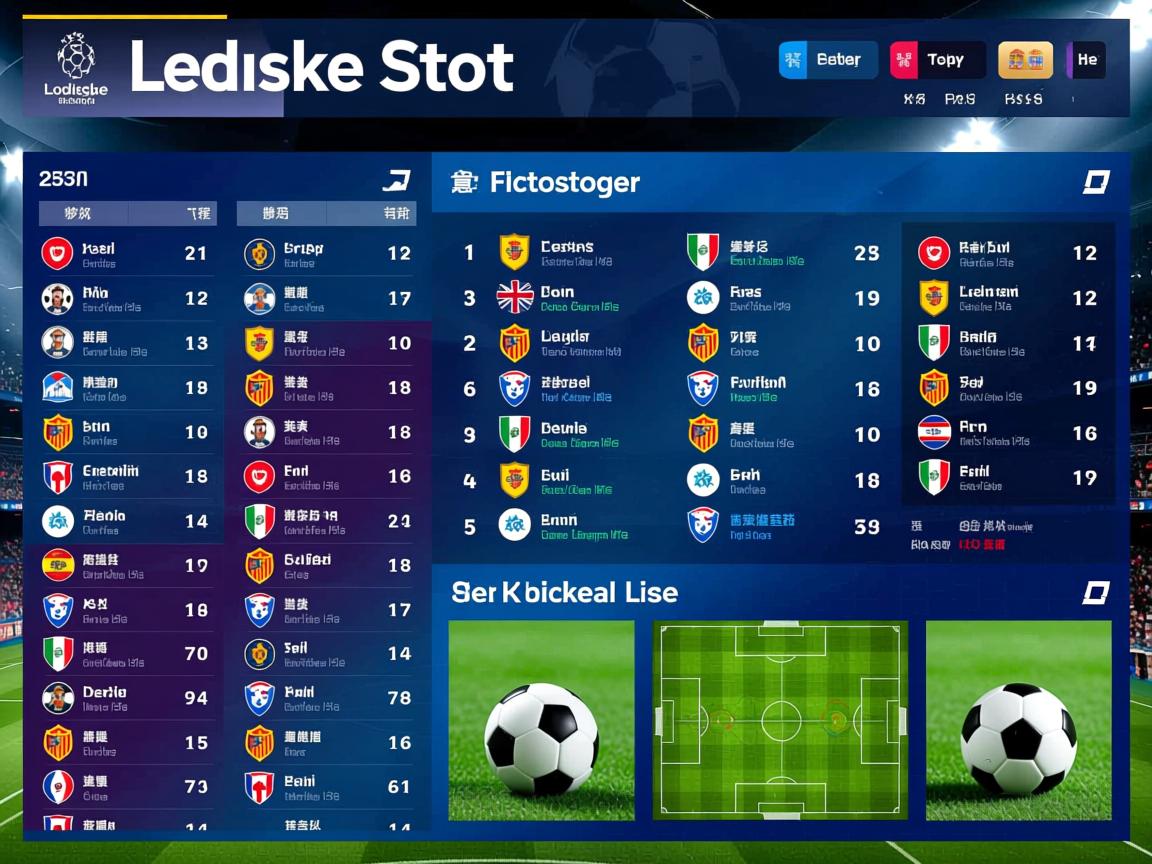This screenshot has width=1152, height=864.
Task: Pick the Reiriul row with red badge
Action: [1008, 253]
